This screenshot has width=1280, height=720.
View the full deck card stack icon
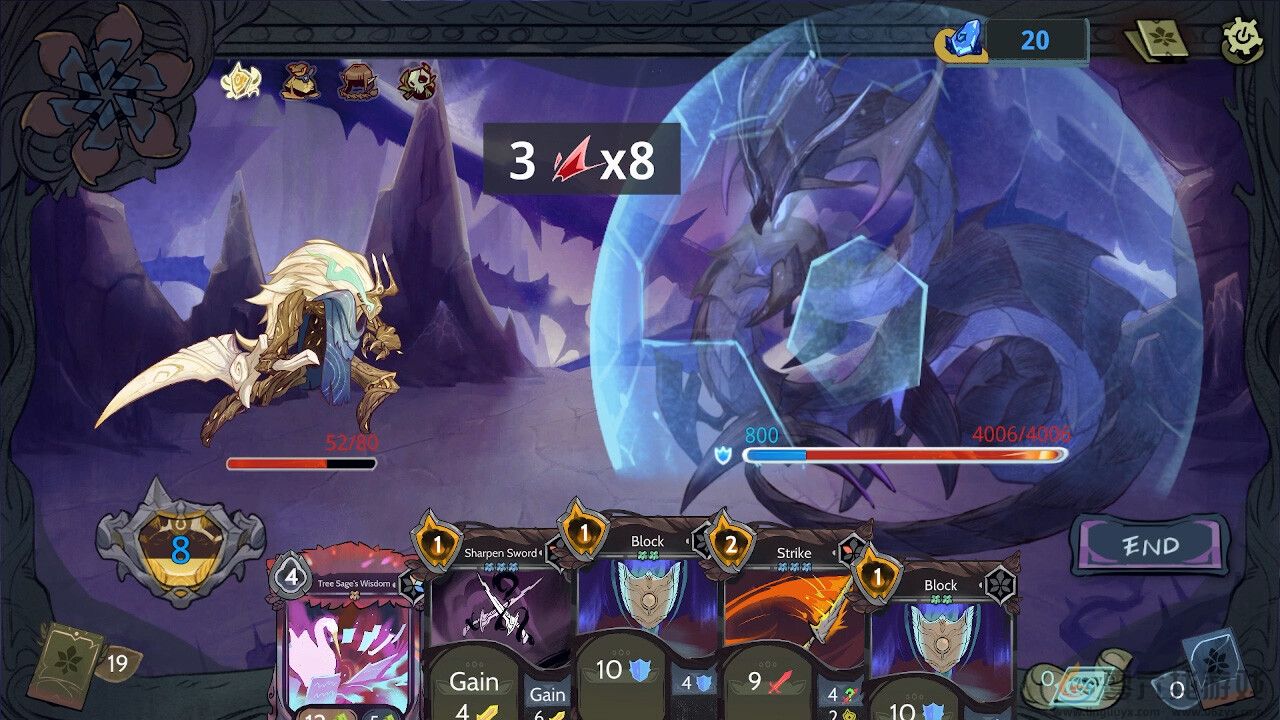1159,41
